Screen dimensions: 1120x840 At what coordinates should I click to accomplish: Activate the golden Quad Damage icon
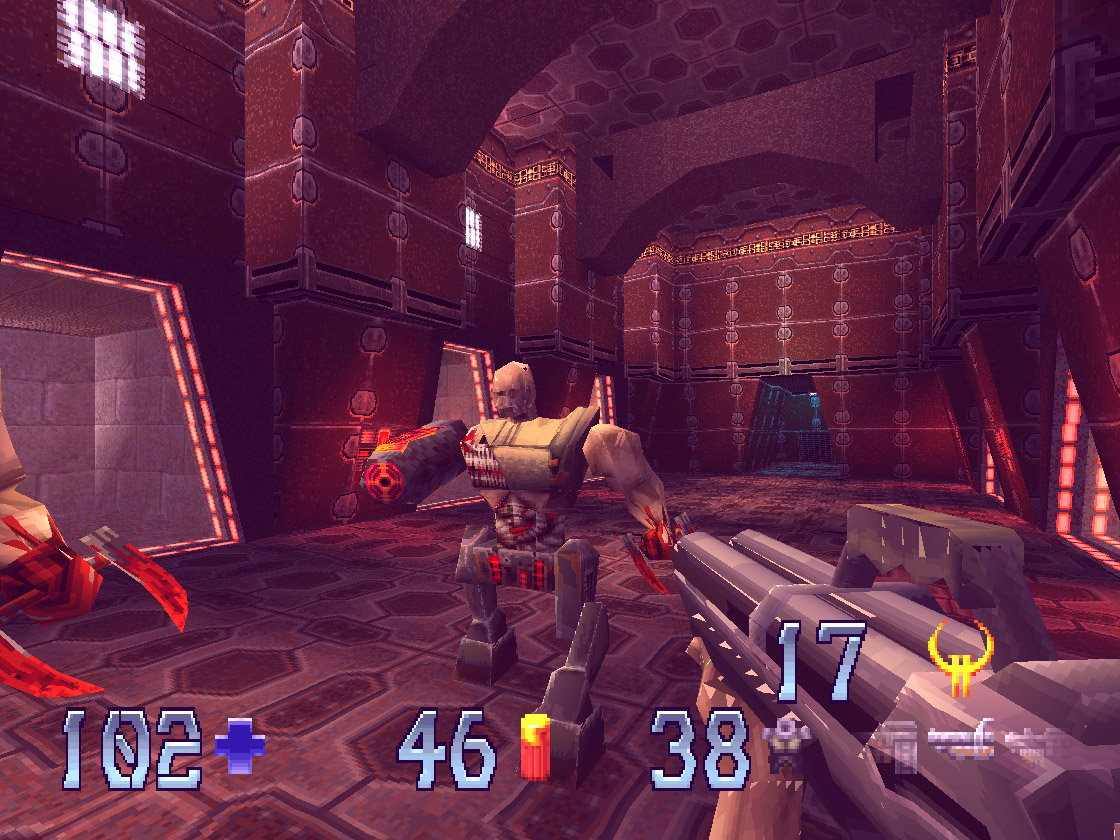pos(955,658)
